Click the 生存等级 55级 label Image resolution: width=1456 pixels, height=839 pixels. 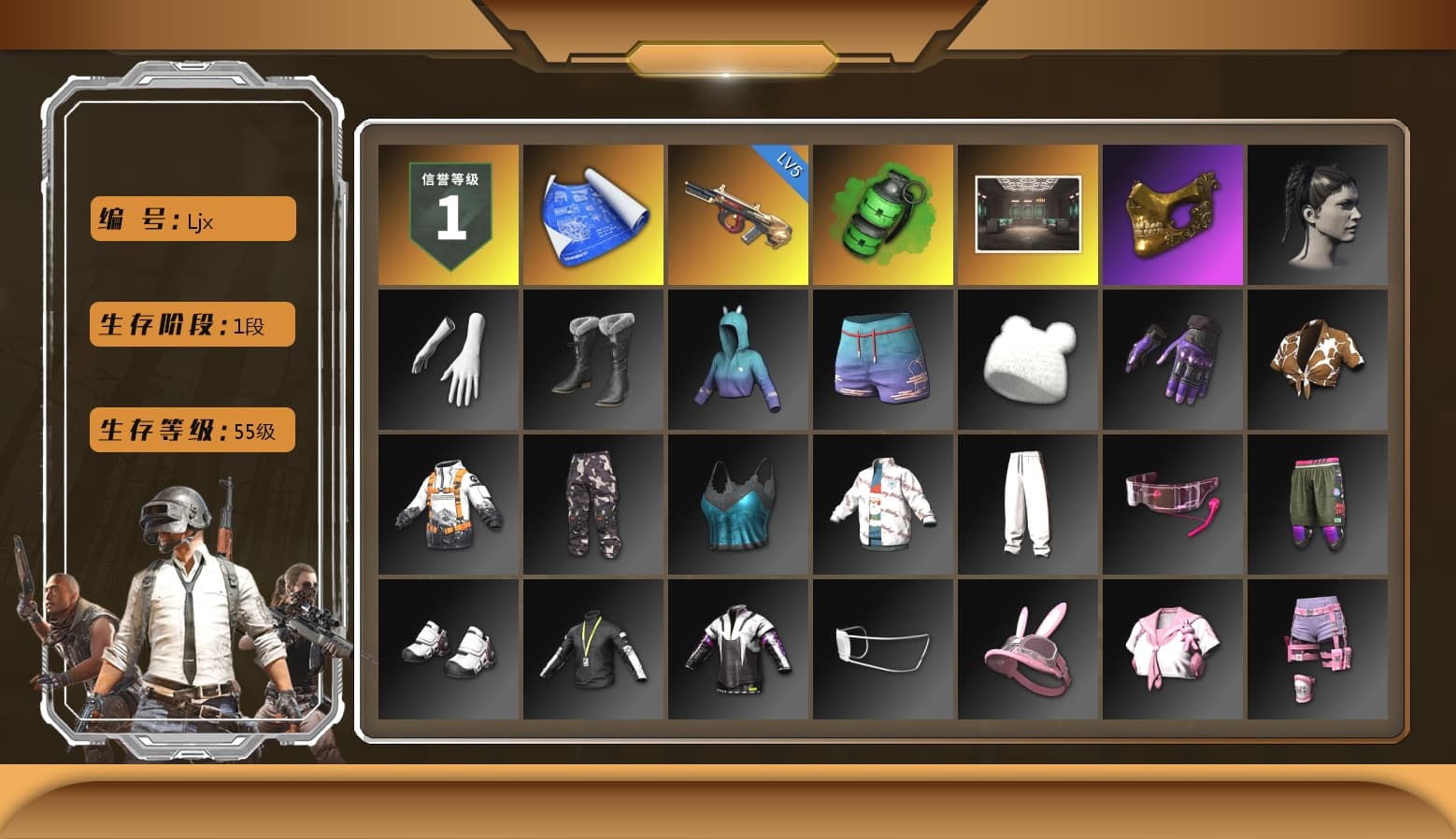point(191,430)
